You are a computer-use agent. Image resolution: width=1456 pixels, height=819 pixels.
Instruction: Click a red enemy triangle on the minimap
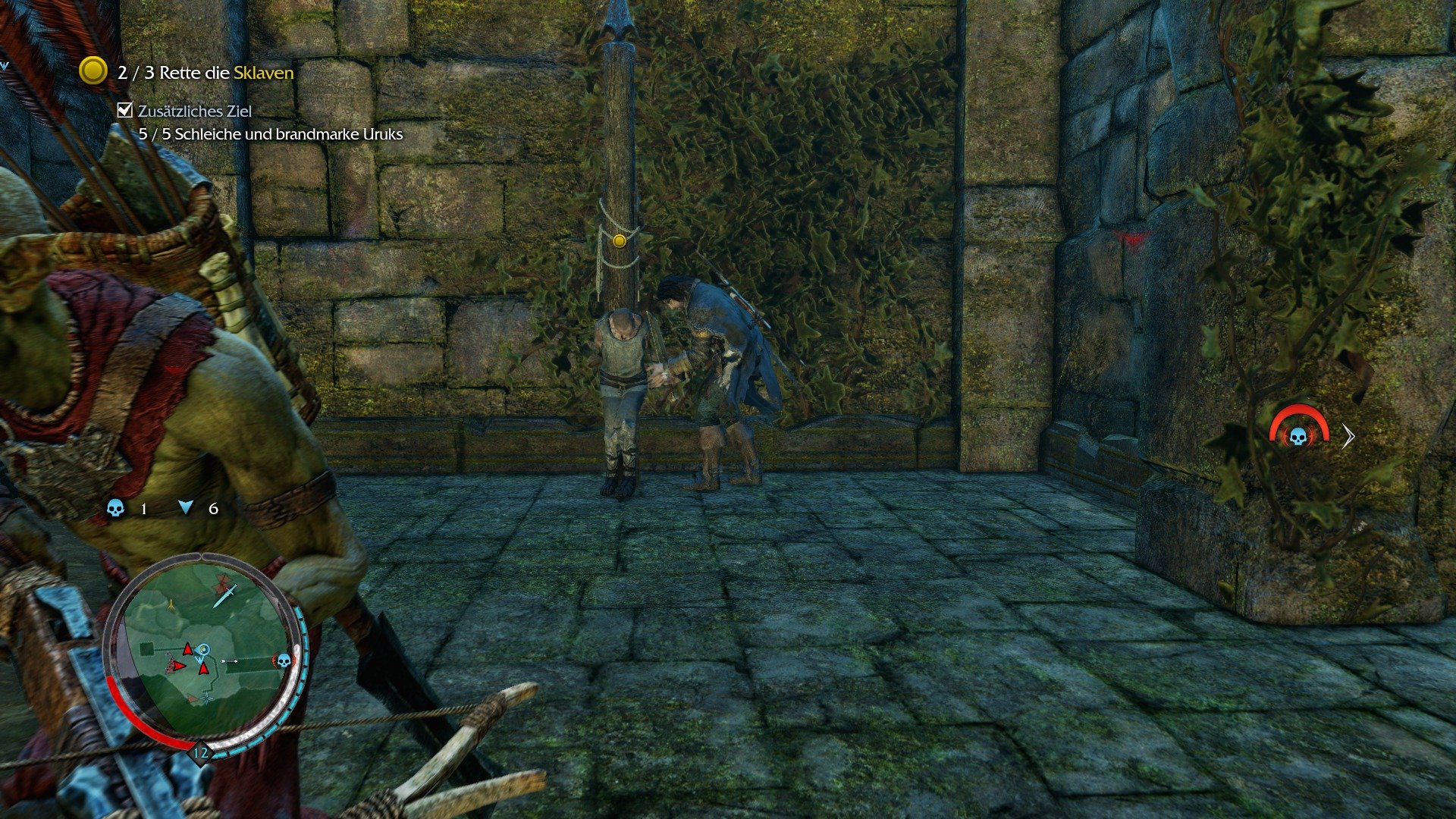point(188,649)
